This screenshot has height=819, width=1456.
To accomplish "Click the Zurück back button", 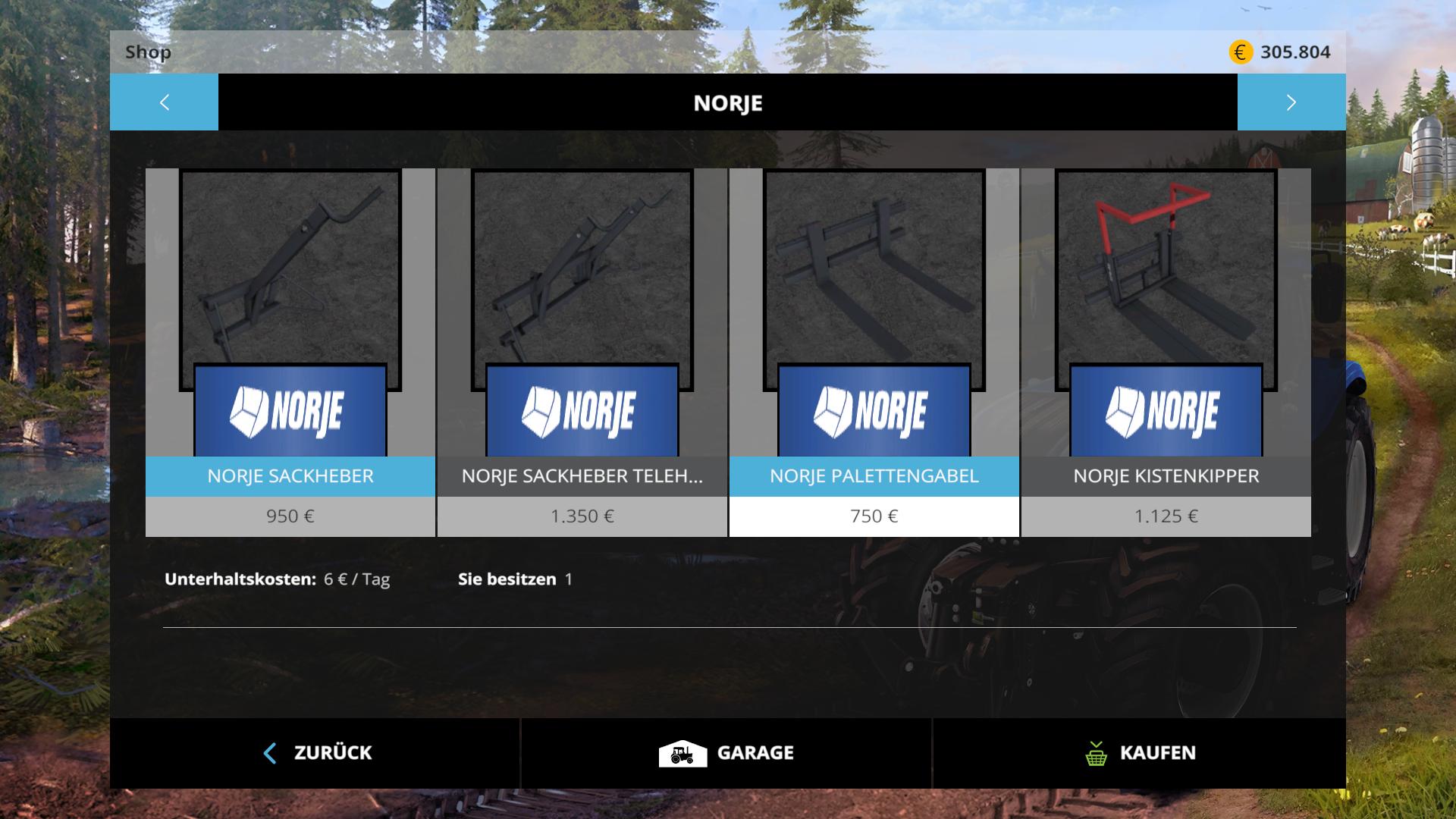I will click(x=315, y=753).
